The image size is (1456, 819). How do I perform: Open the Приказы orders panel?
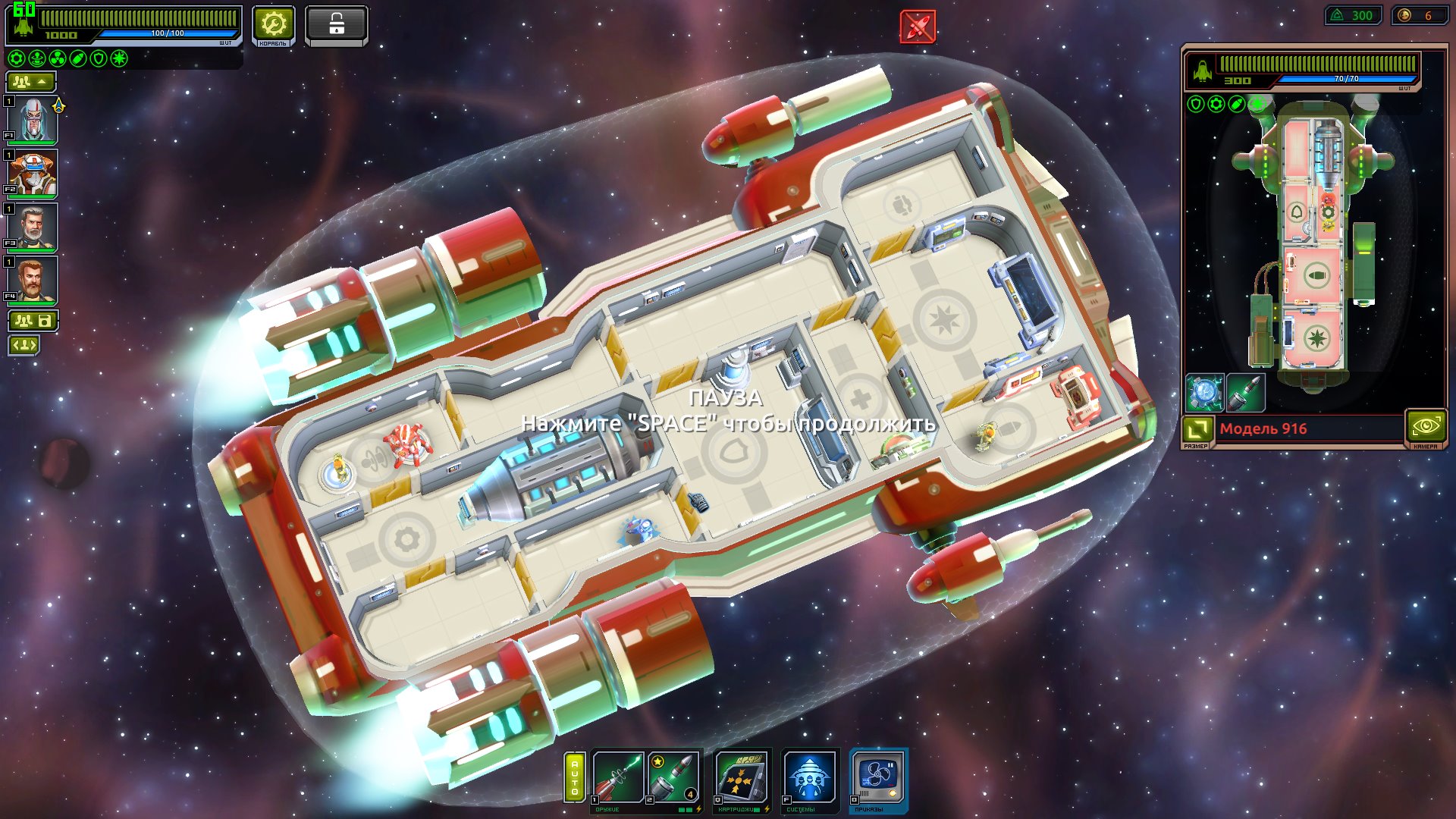pos(878,777)
